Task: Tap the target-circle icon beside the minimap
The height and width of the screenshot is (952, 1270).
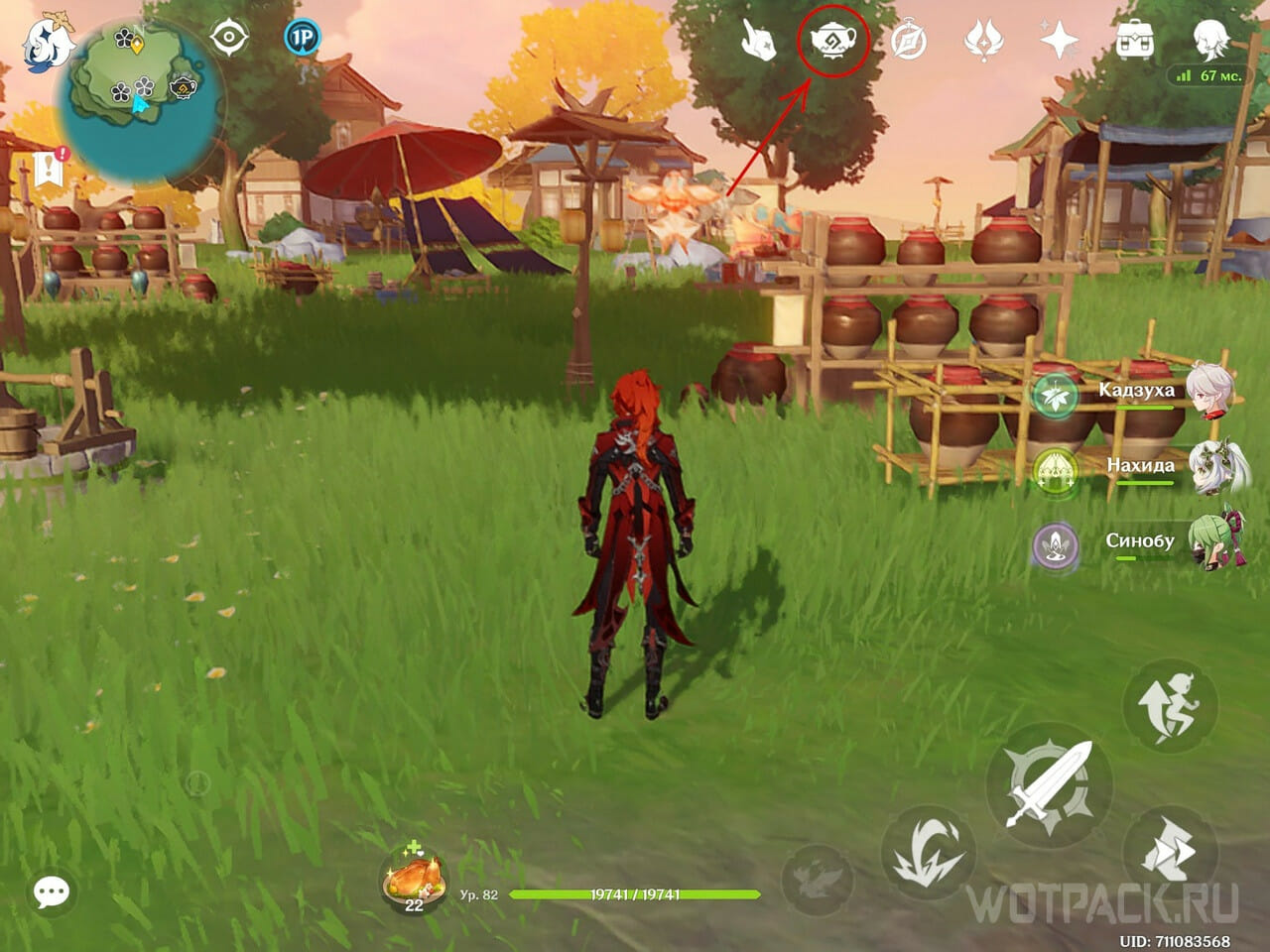Action: coord(229,39)
